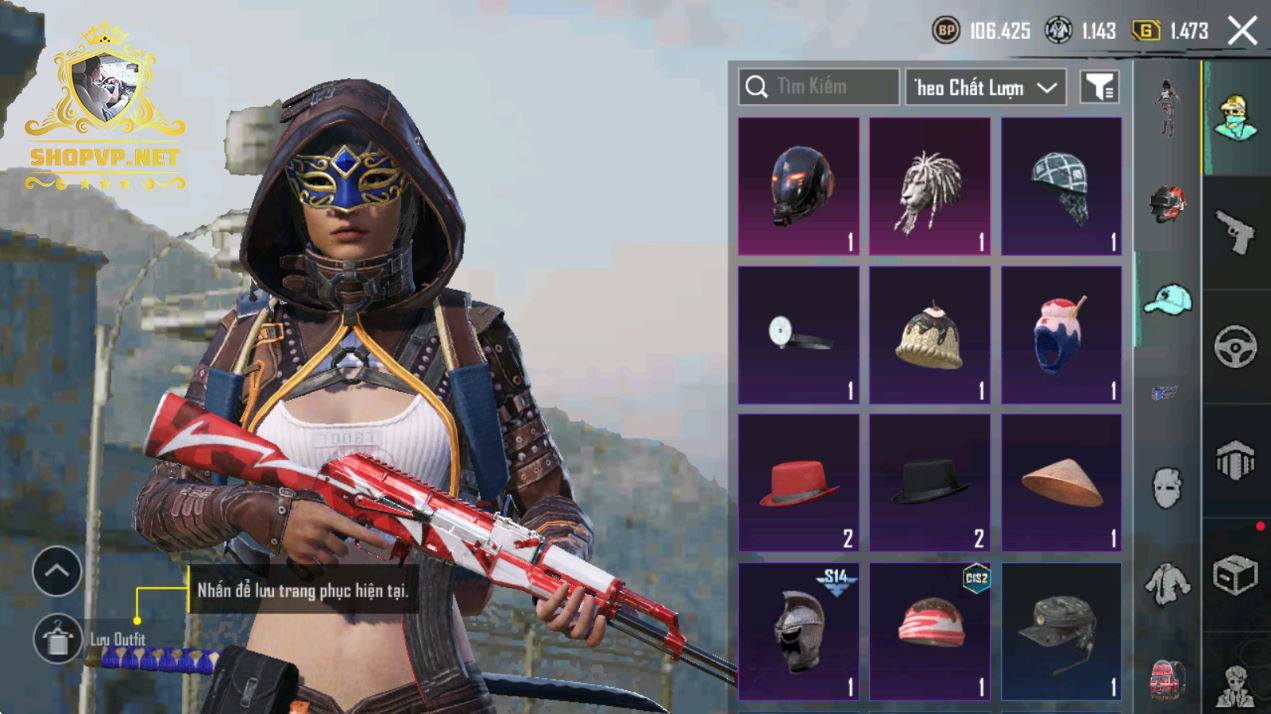The height and width of the screenshot is (714, 1271).
Task: Select the teal plaid bandana cap
Action: click(1061, 186)
